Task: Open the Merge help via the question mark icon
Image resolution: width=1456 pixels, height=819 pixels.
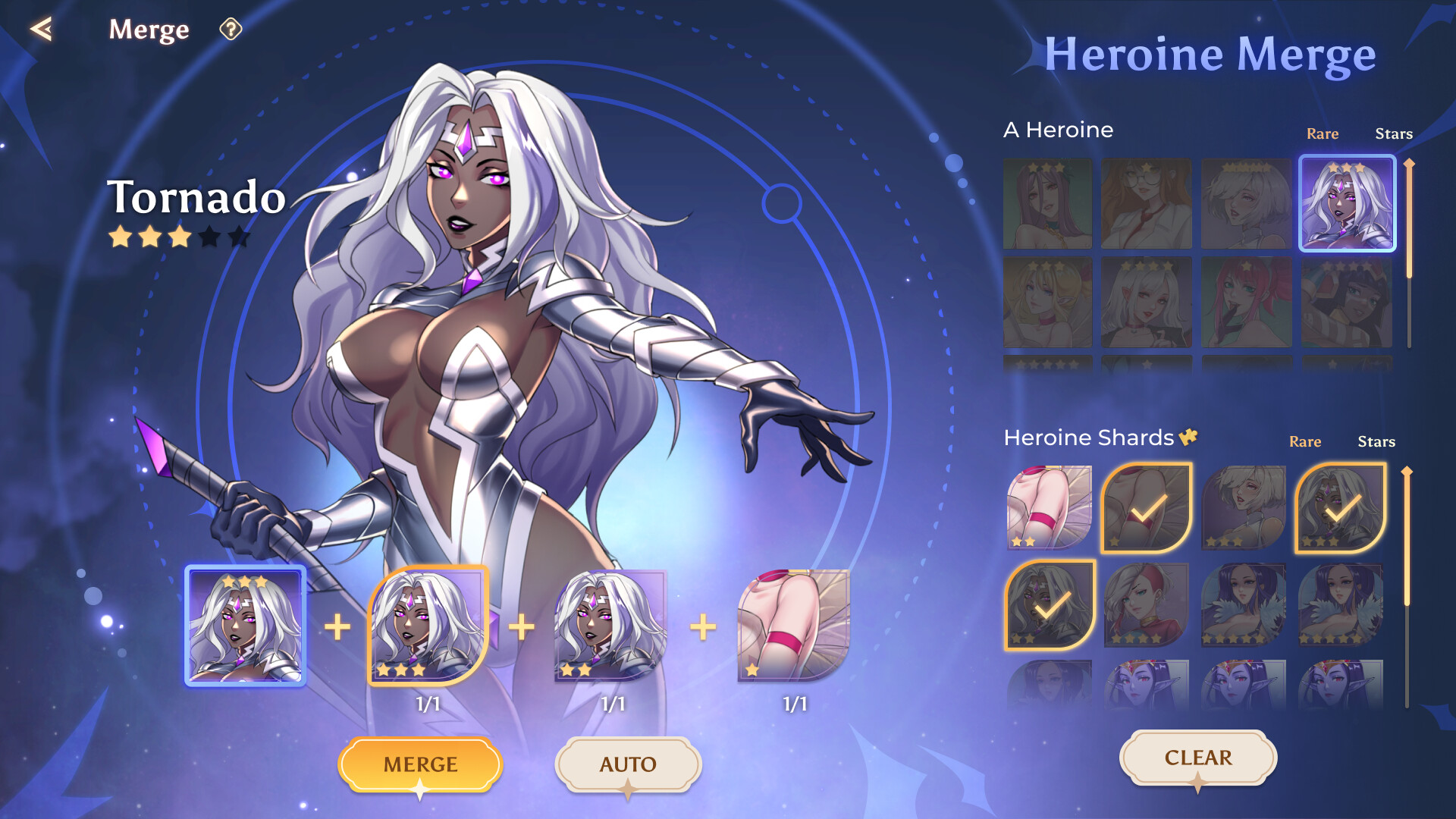Action: coord(231,29)
